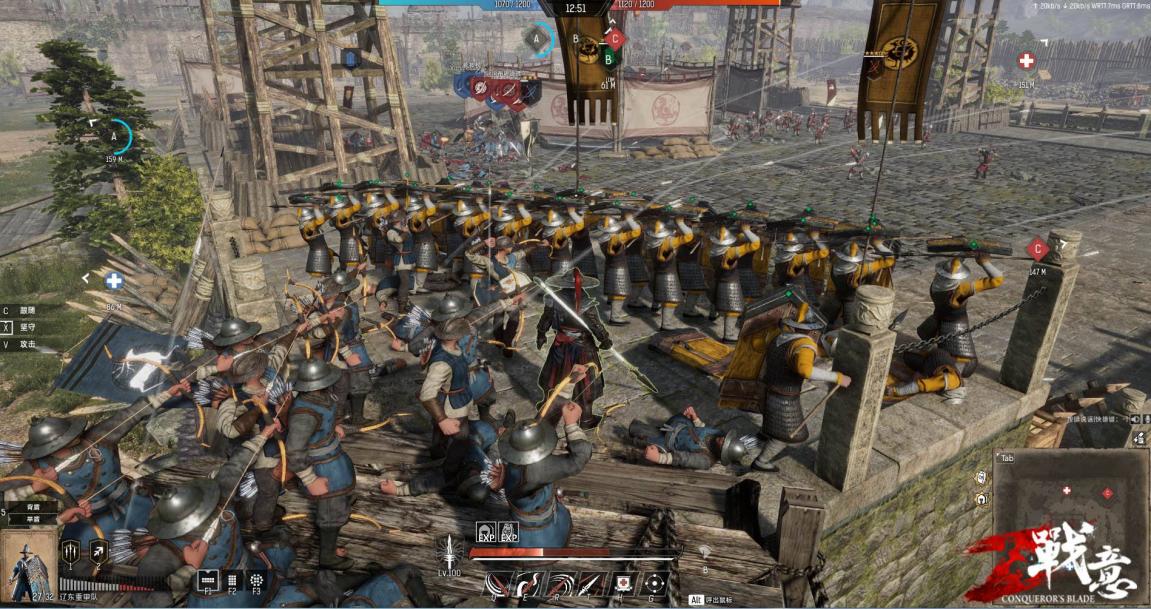Image resolution: width=1151 pixels, height=609 pixels.
Task: Click the horseshoe icon beside the minimap
Action: coord(982,499)
